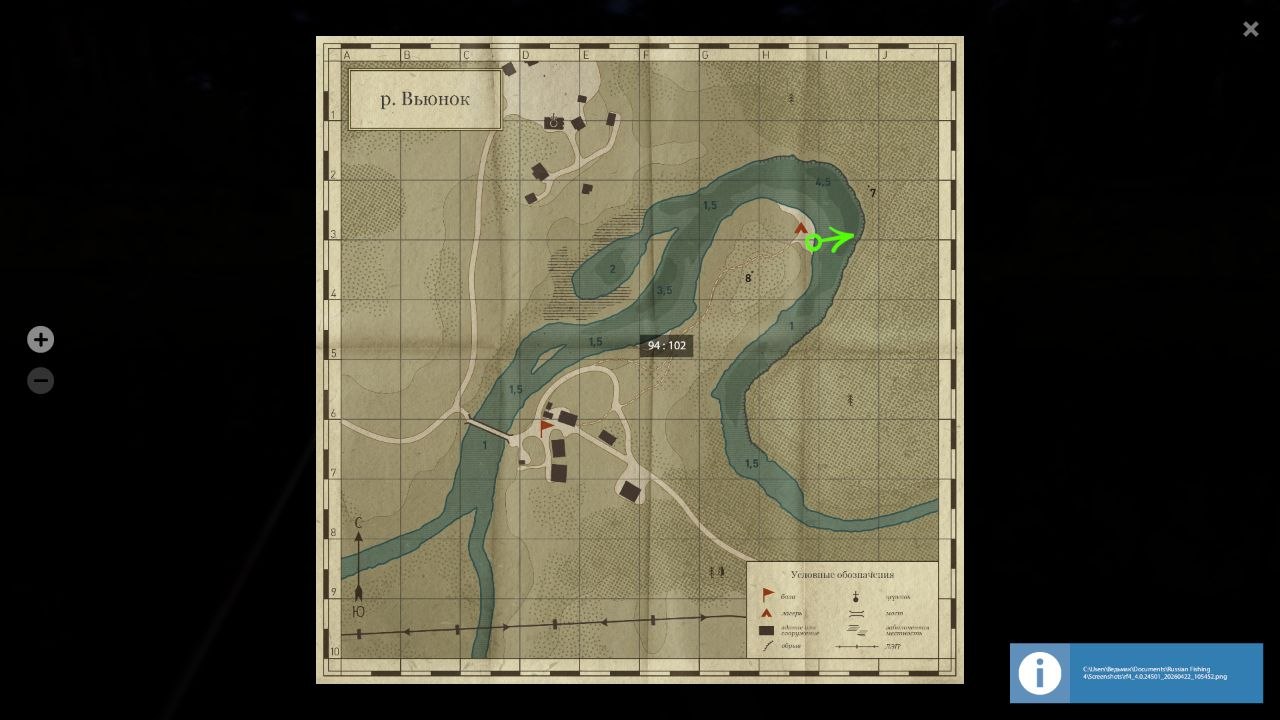The width and height of the screenshot is (1280, 720).
Task: Click the cliff (обрыв) symbol in the legend
Action: click(767, 645)
